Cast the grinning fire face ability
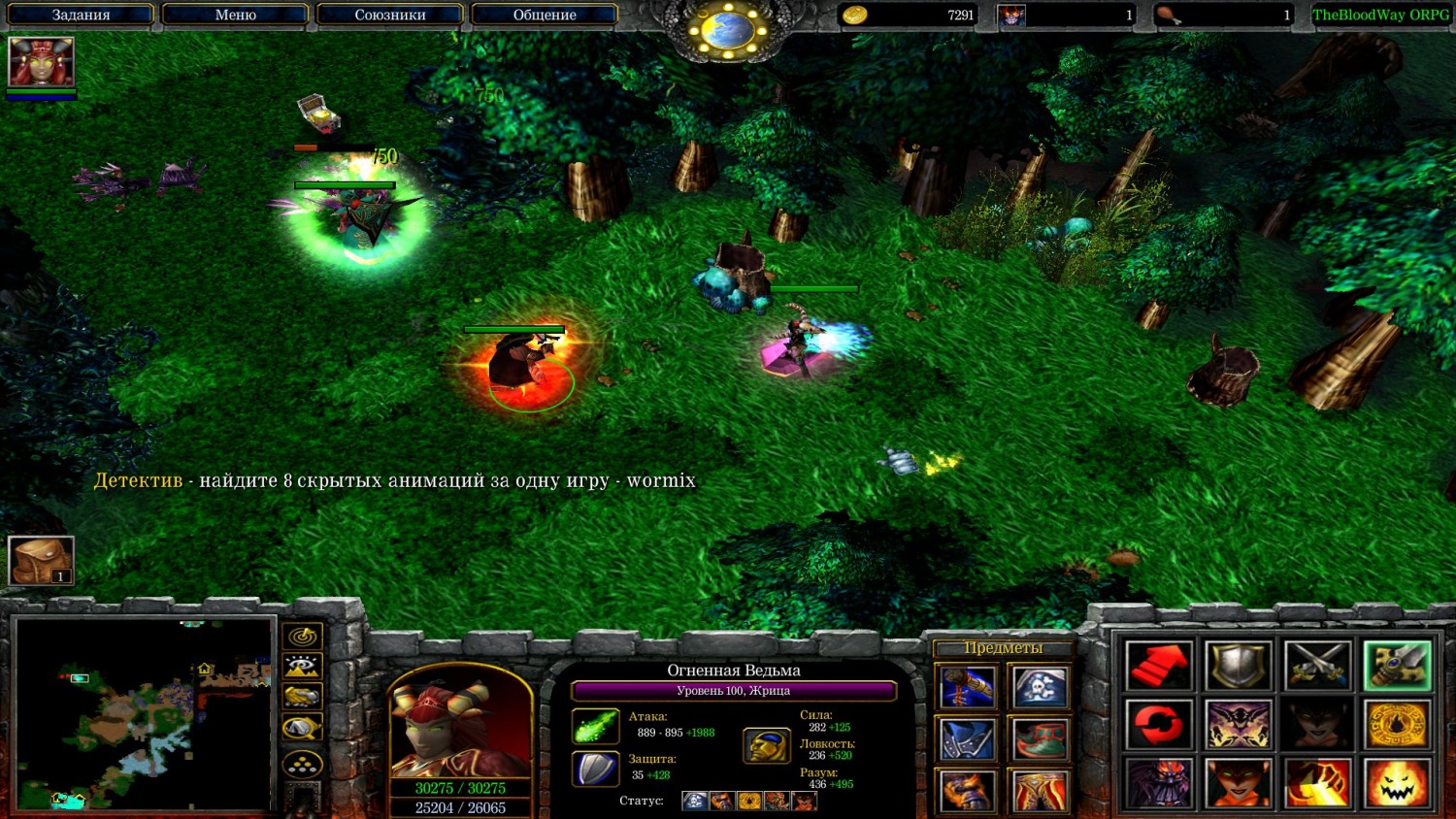The height and width of the screenshot is (819, 1456). pyautogui.click(x=1397, y=782)
